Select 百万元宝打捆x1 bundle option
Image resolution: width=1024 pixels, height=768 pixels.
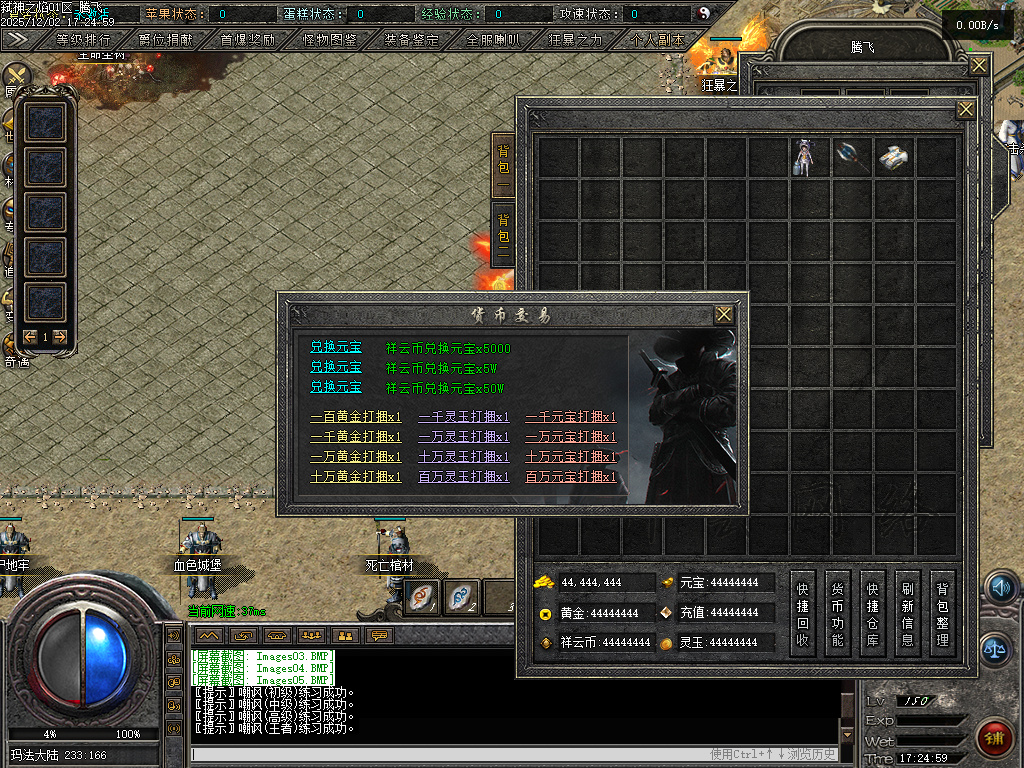click(571, 477)
